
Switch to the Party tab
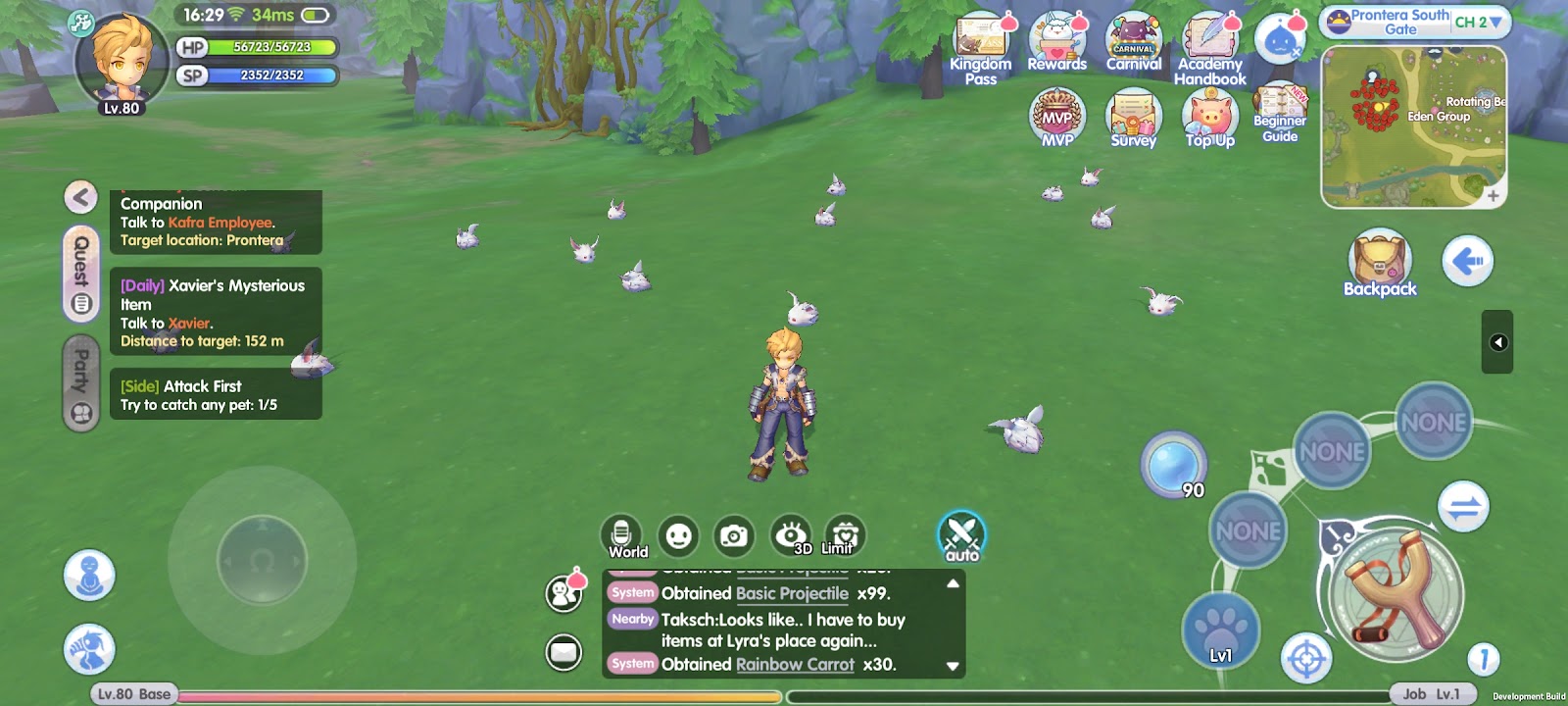[81, 383]
